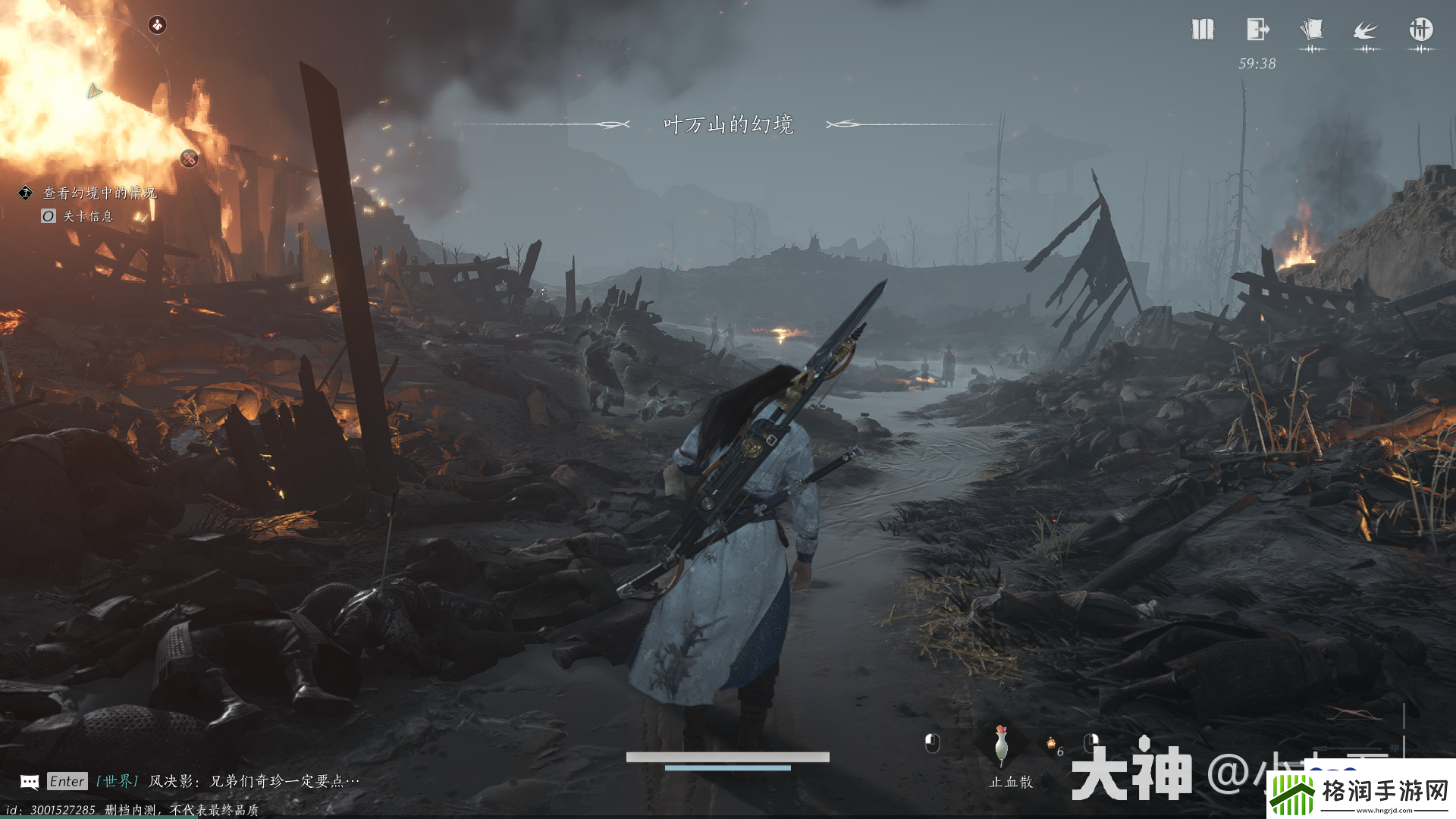The width and height of the screenshot is (1456, 819).
Task: Click the player arrow on the minimap
Action: pyautogui.click(x=94, y=91)
